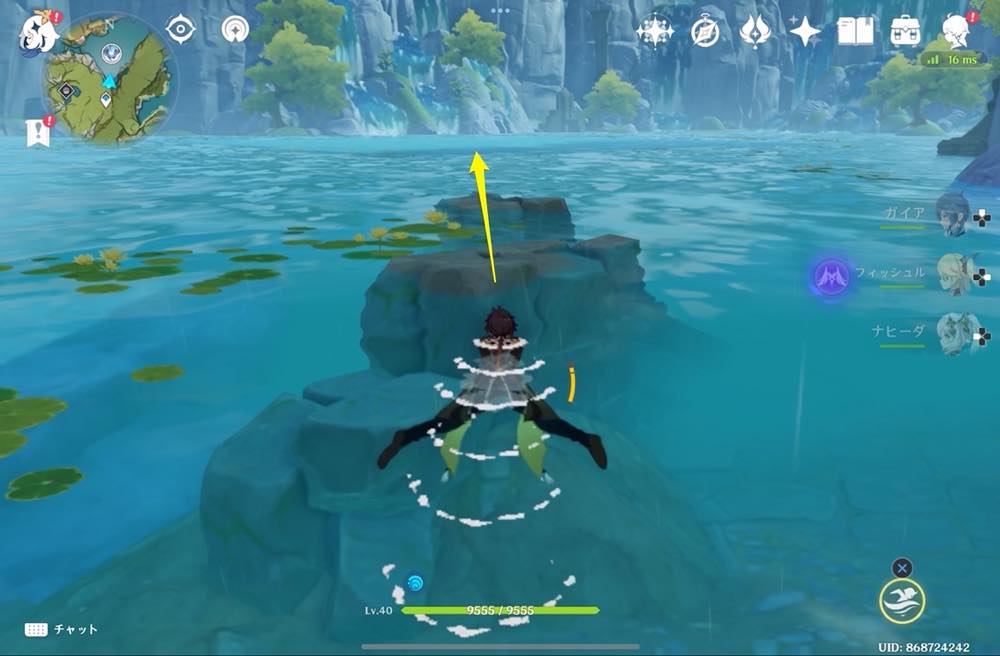Tap the round icon right of Elemental Sight
Image resolution: width=1000 pixels, height=656 pixels.
(x=235, y=30)
